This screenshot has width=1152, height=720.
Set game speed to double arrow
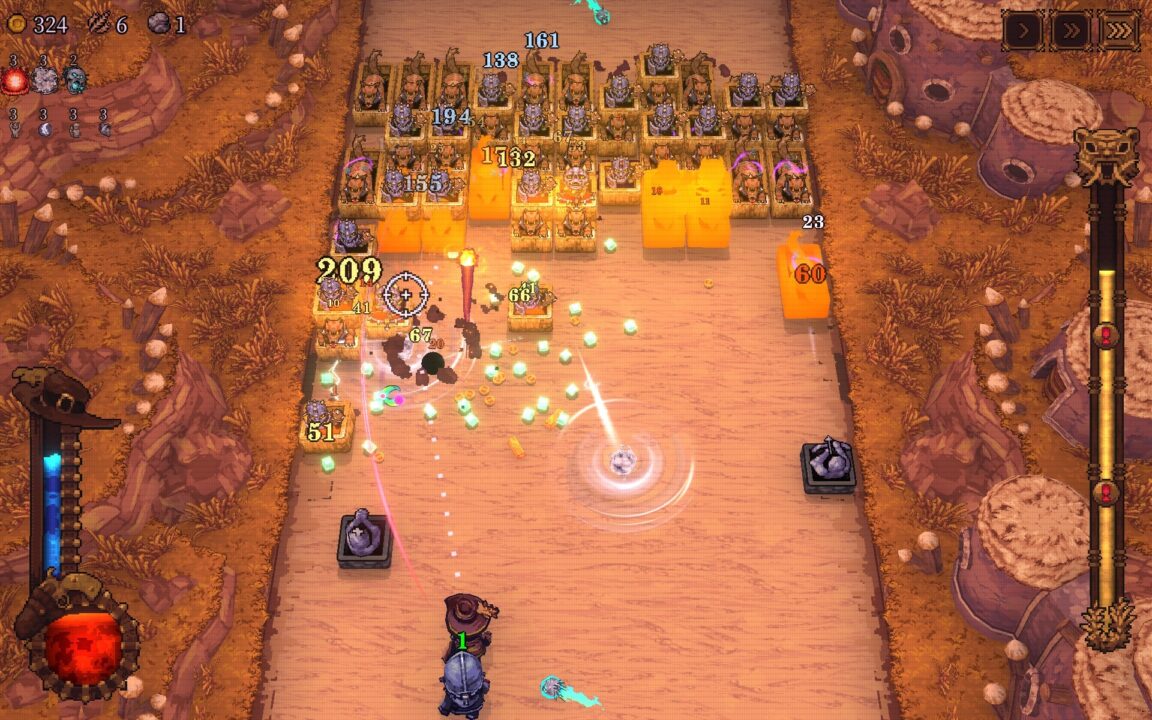pyautogui.click(x=1071, y=30)
